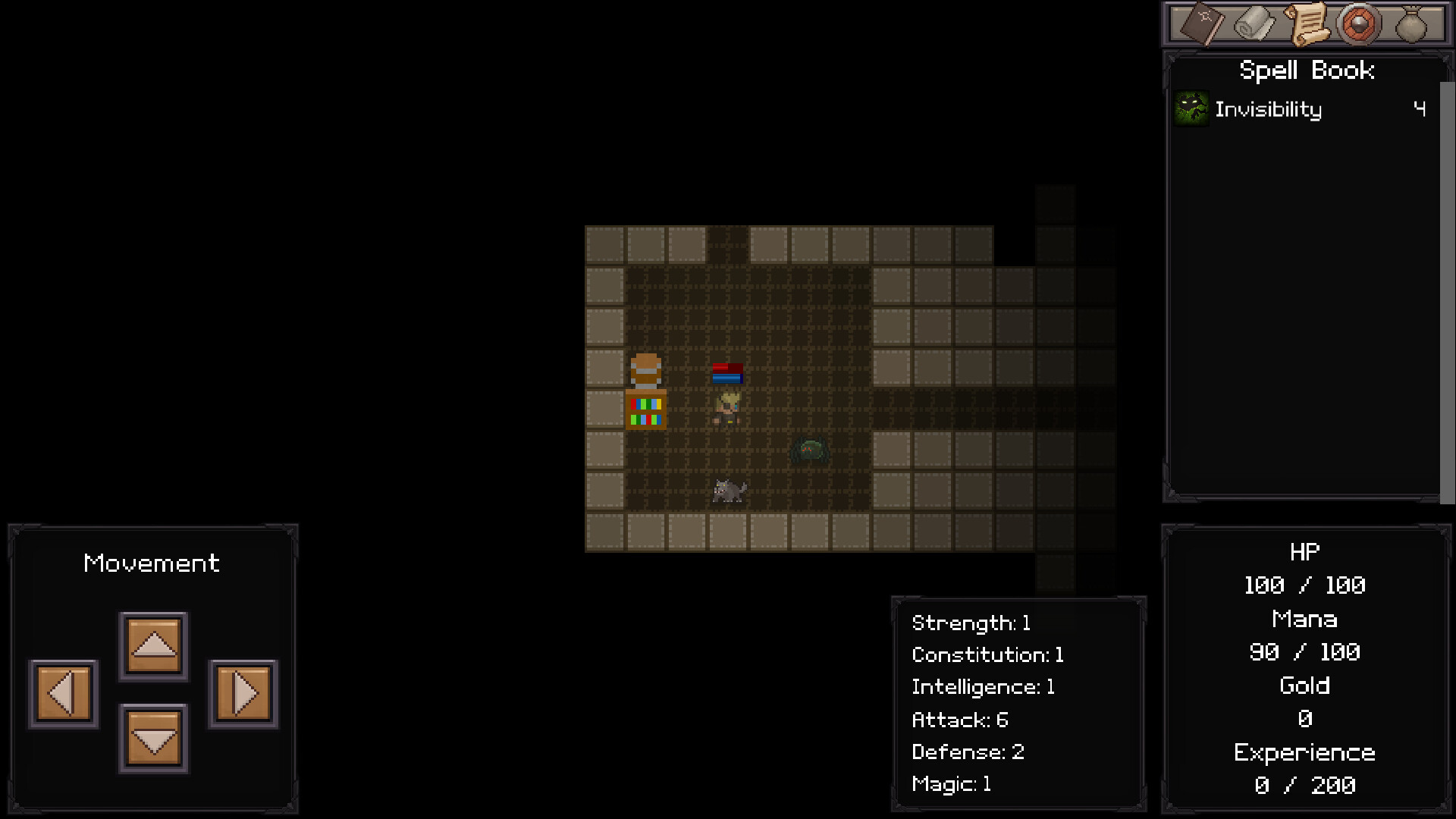Click the shopkeeper NPC next to the bookshelf
Viewport: 1456px width, 819px height.
(x=645, y=372)
